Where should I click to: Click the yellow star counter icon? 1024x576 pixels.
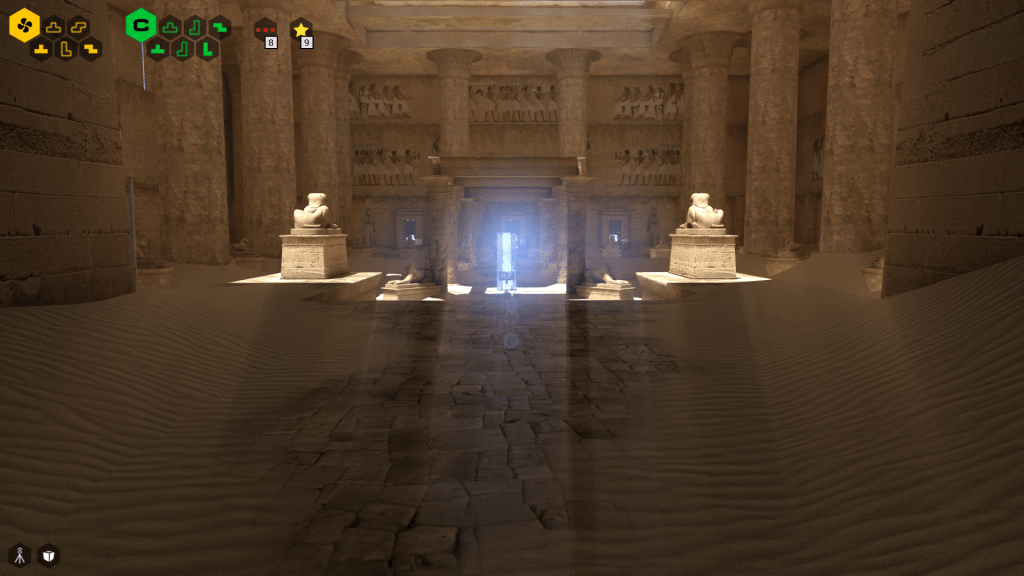301,30
